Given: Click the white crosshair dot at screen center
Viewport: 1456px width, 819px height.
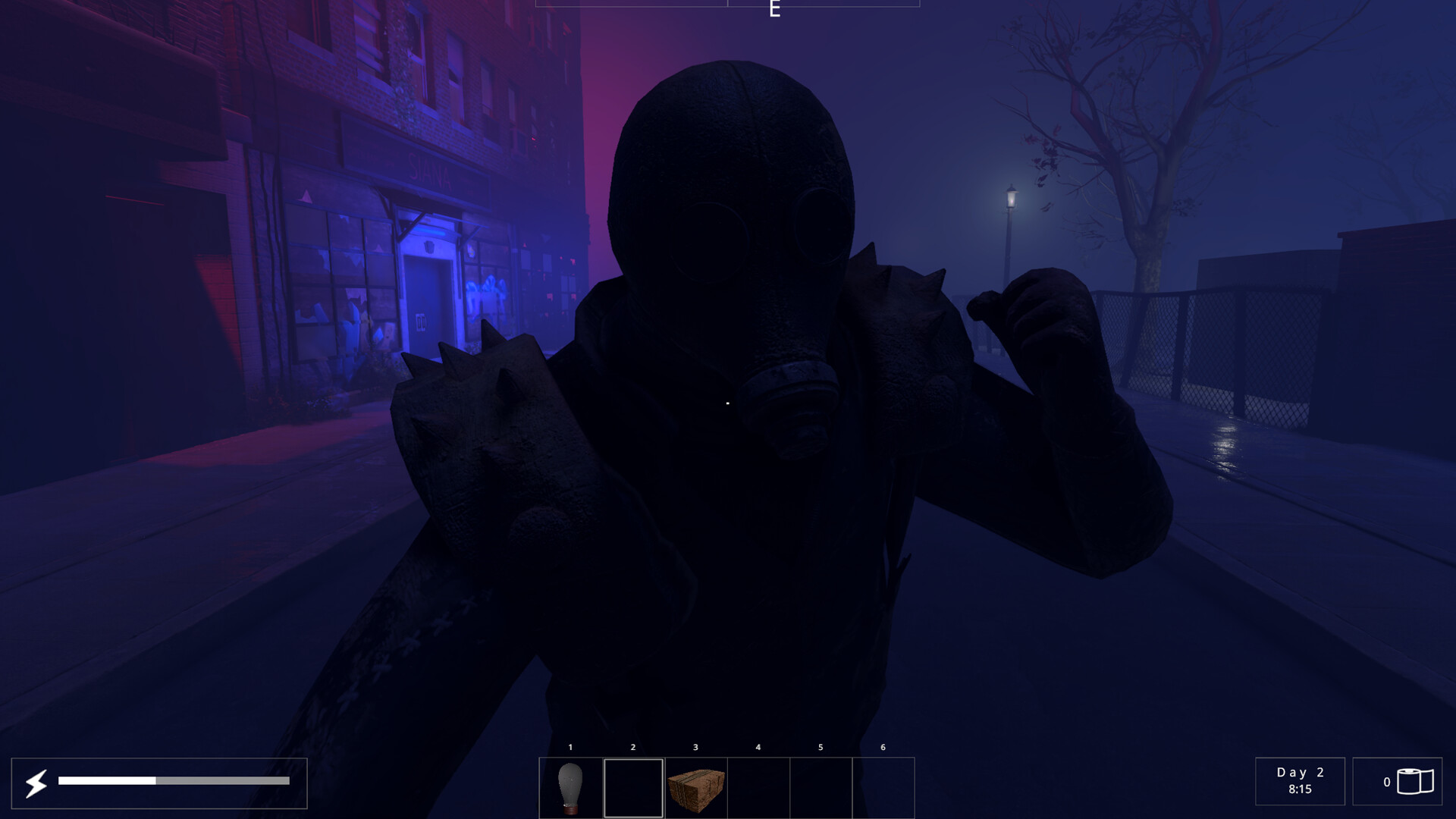Looking at the screenshot, I should pyautogui.click(x=726, y=403).
